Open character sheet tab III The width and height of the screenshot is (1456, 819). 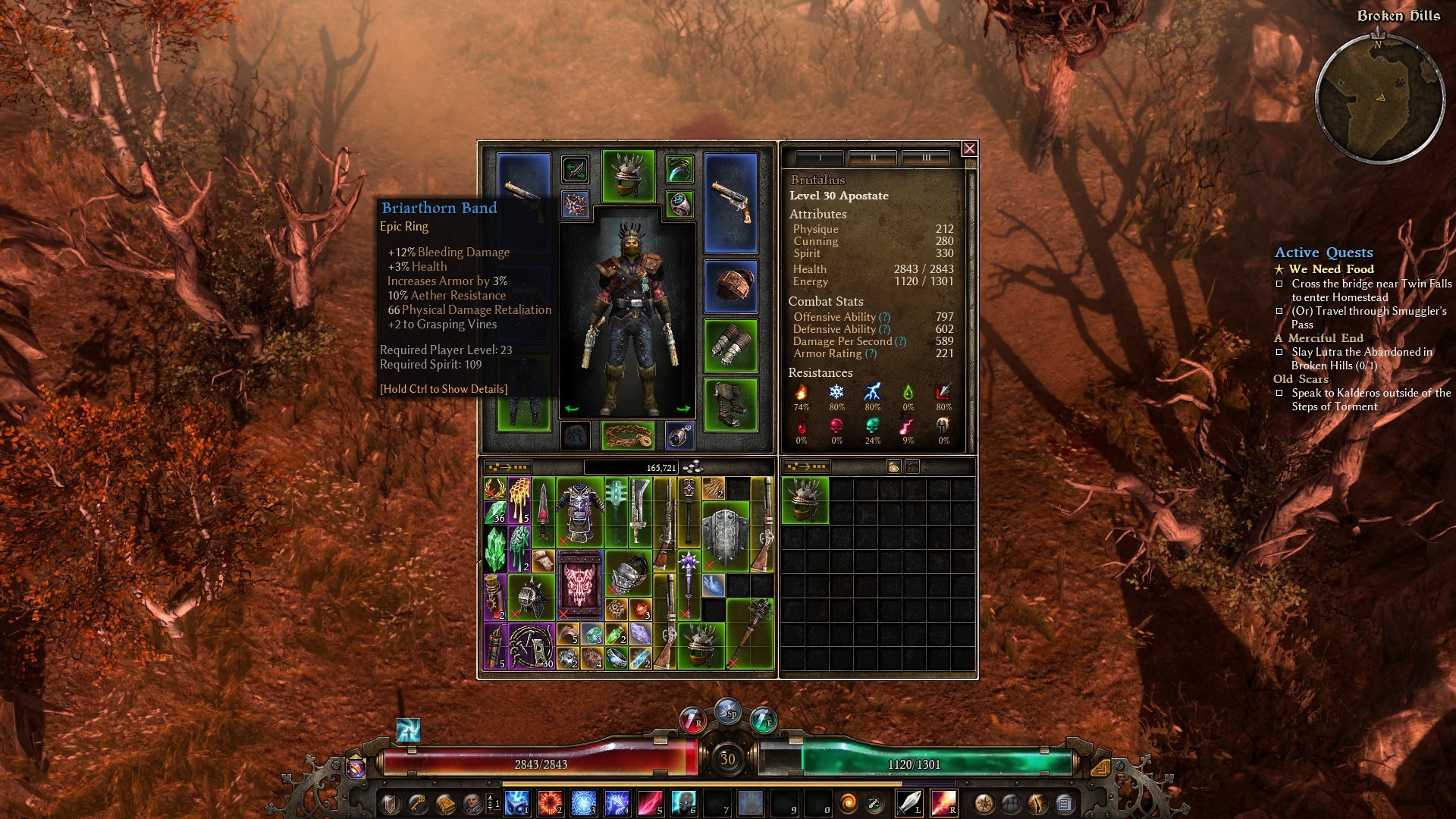click(x=926, y=158)
